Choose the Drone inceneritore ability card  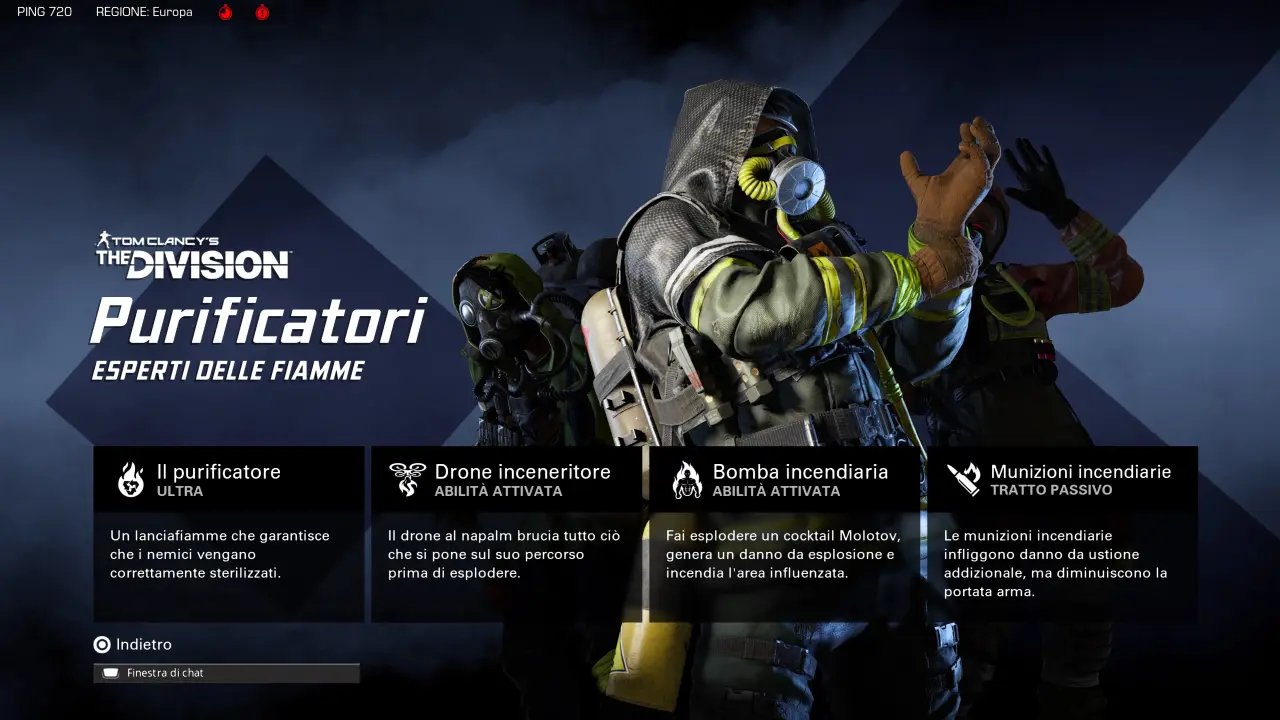[506, 534]
